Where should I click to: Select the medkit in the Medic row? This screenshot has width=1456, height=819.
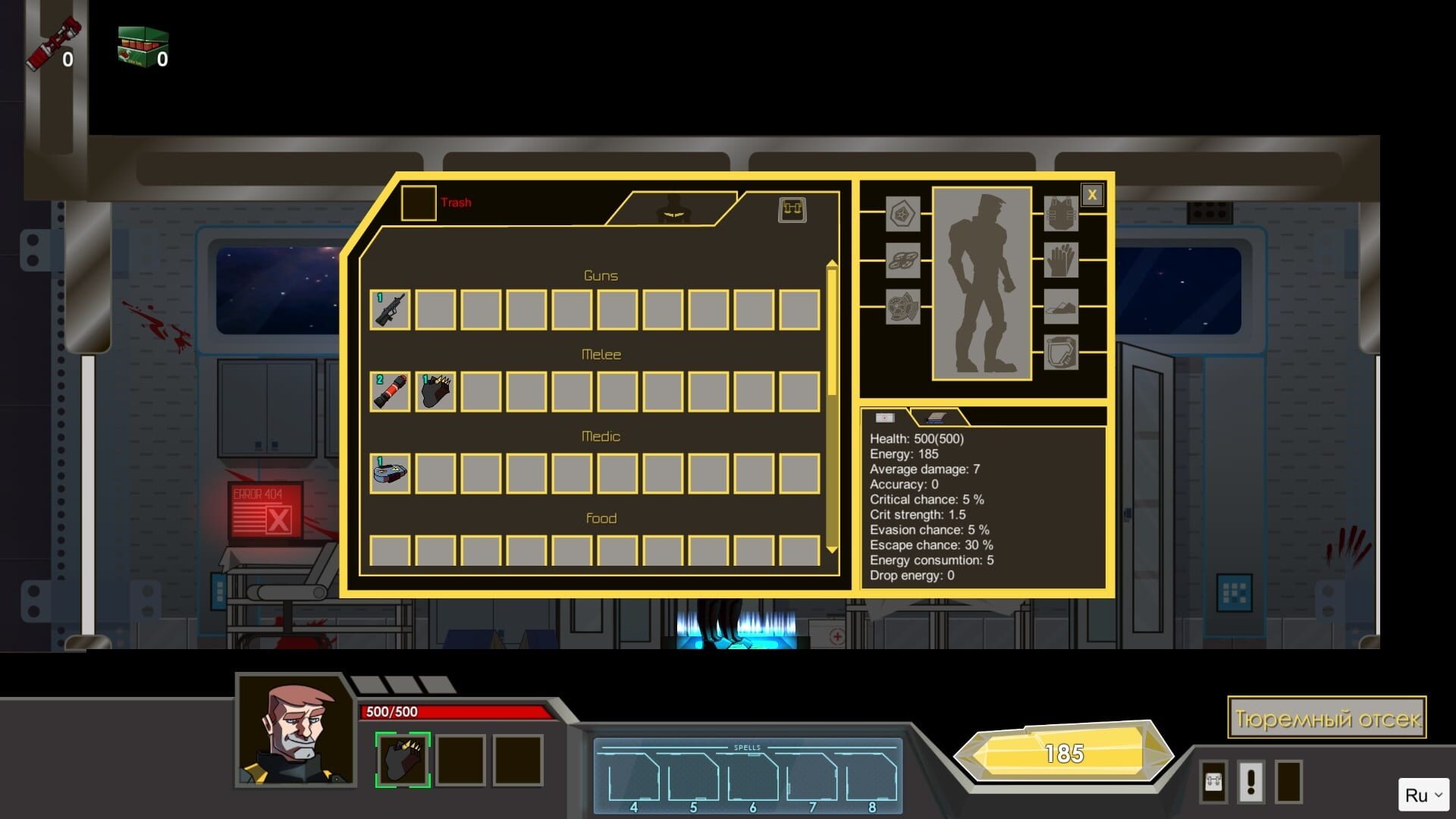coord(389,471)
